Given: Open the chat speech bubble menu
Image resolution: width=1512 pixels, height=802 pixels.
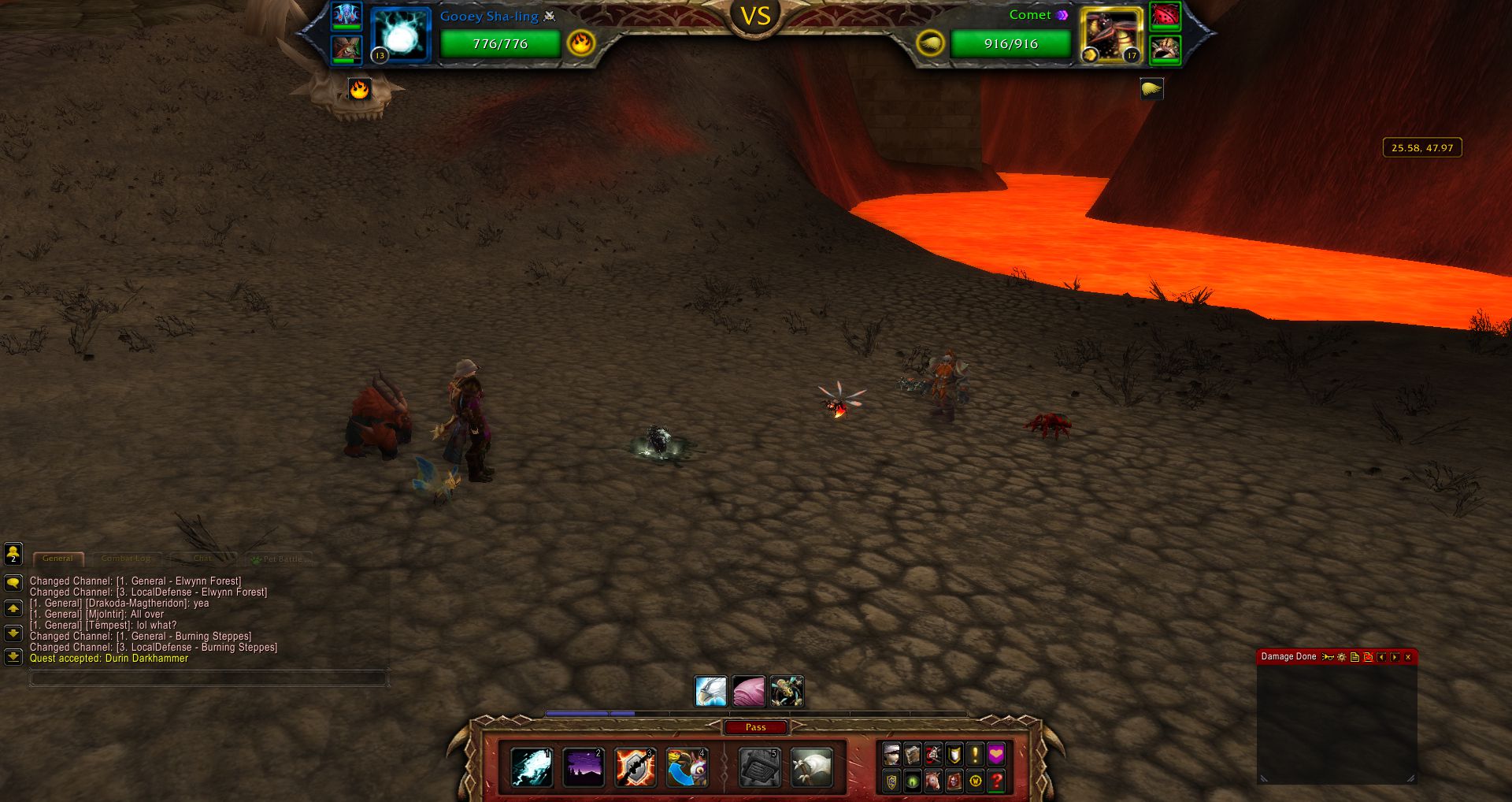Looking at the screenshot, I should tap(13, 583).
